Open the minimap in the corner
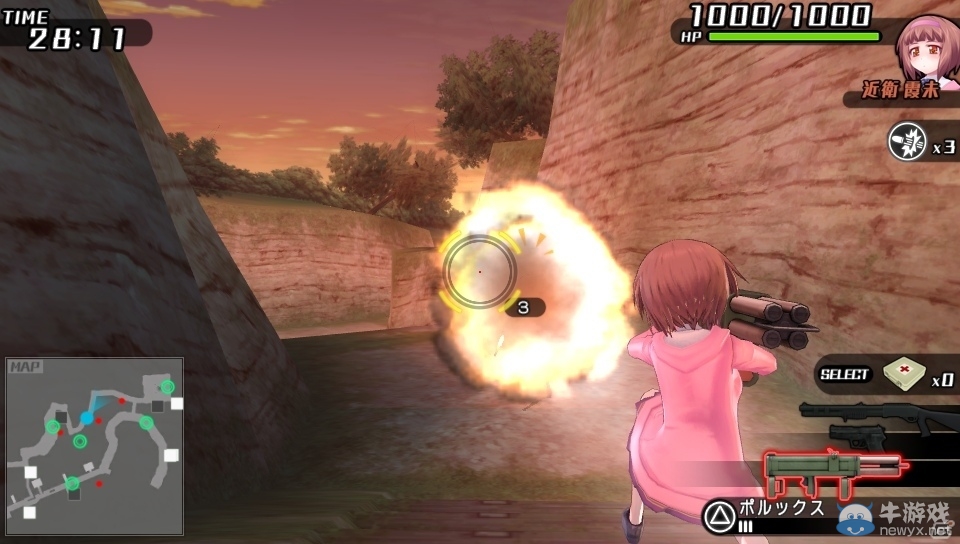Image resolution: width=960 pixels, height=544 pixels. tap(94, 446)
